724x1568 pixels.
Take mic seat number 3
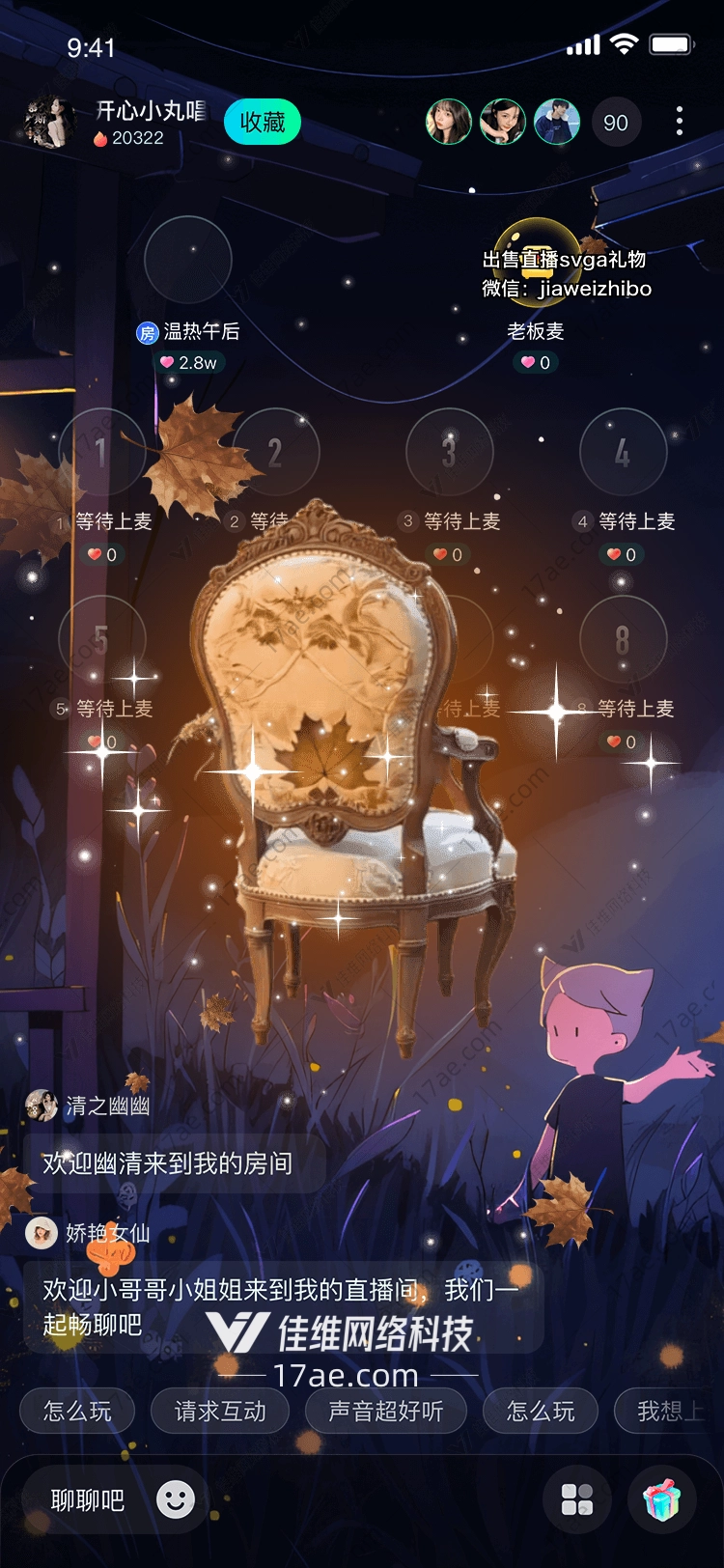[449, 452]
